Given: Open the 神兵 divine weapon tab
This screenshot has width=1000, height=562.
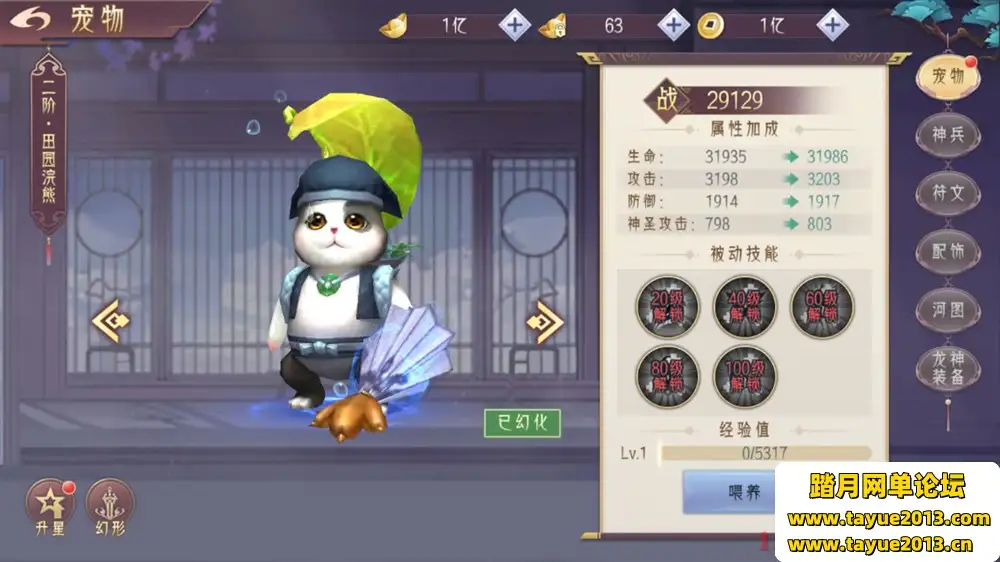Looking at the screenshot, I should point(947,135).
